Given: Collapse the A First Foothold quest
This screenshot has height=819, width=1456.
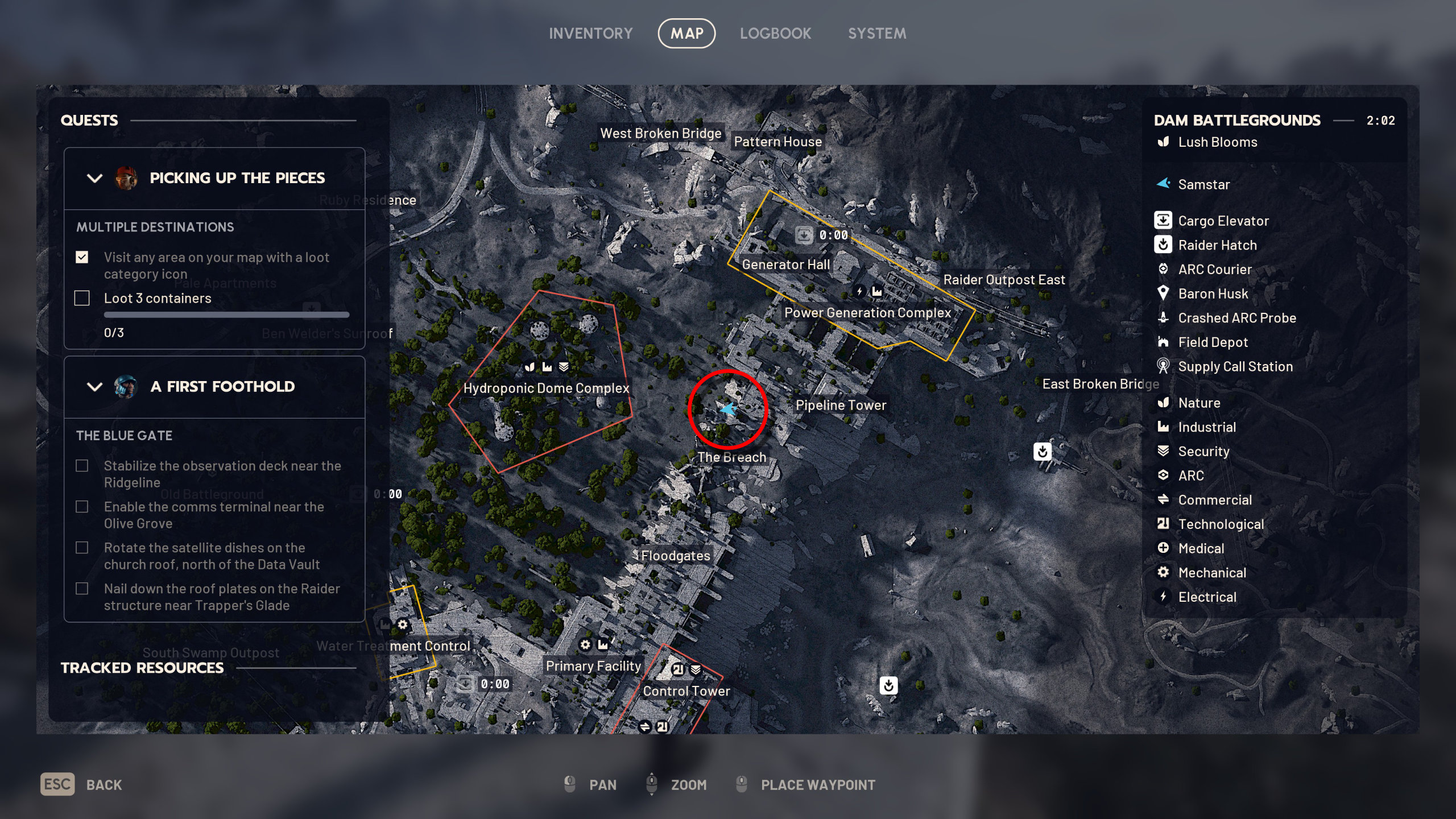Looking at the screenshot, I should point(94,387).
